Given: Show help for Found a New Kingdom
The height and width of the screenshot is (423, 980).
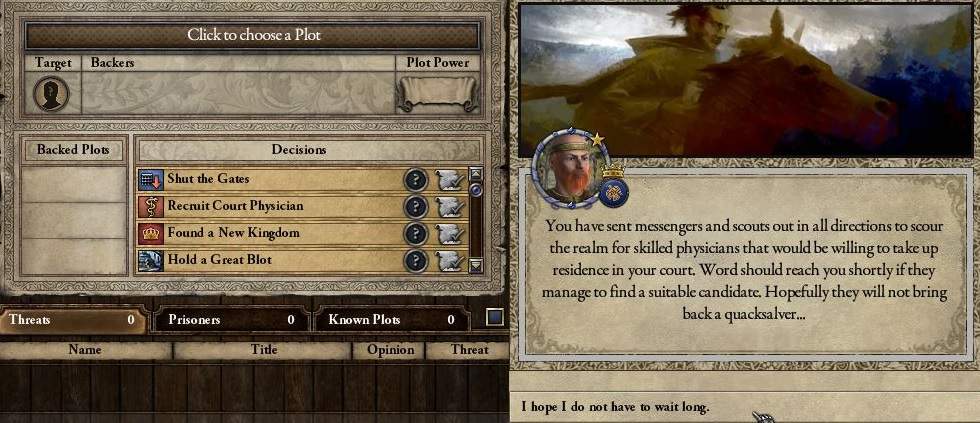Looking at the screenshot, I should click(415, 234).
